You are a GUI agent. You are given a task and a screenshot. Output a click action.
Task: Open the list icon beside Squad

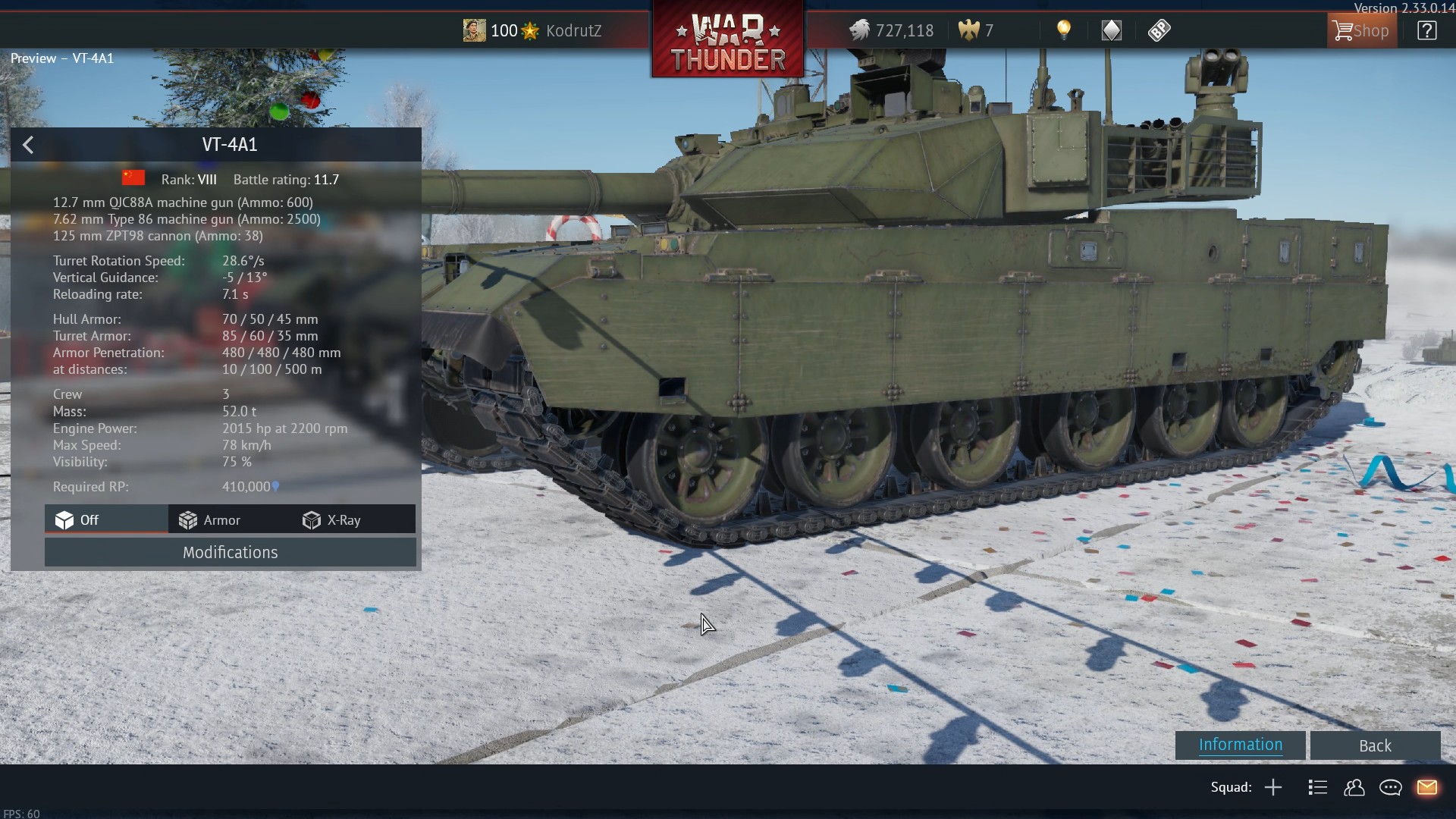pyautogui.click(x=1317, y=787)
